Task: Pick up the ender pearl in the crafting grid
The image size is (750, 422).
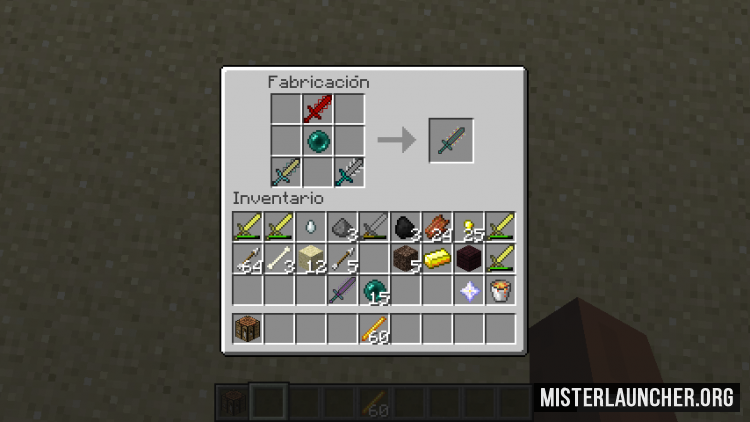Action: [318, 140]
